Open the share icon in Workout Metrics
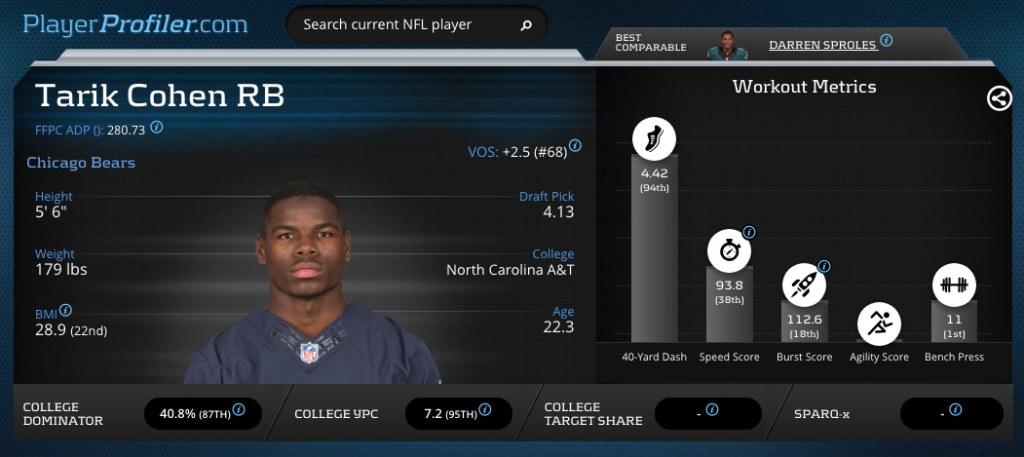The width and height of the screenshot is (1024, 457). (x=997, y=98)
